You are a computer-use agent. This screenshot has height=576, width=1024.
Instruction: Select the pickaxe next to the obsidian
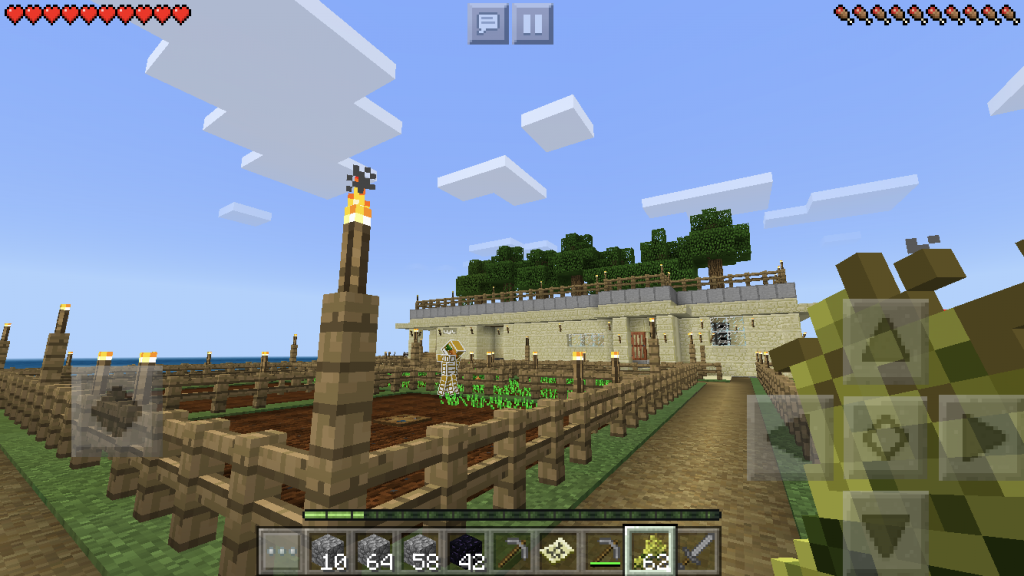click(512, 551)
